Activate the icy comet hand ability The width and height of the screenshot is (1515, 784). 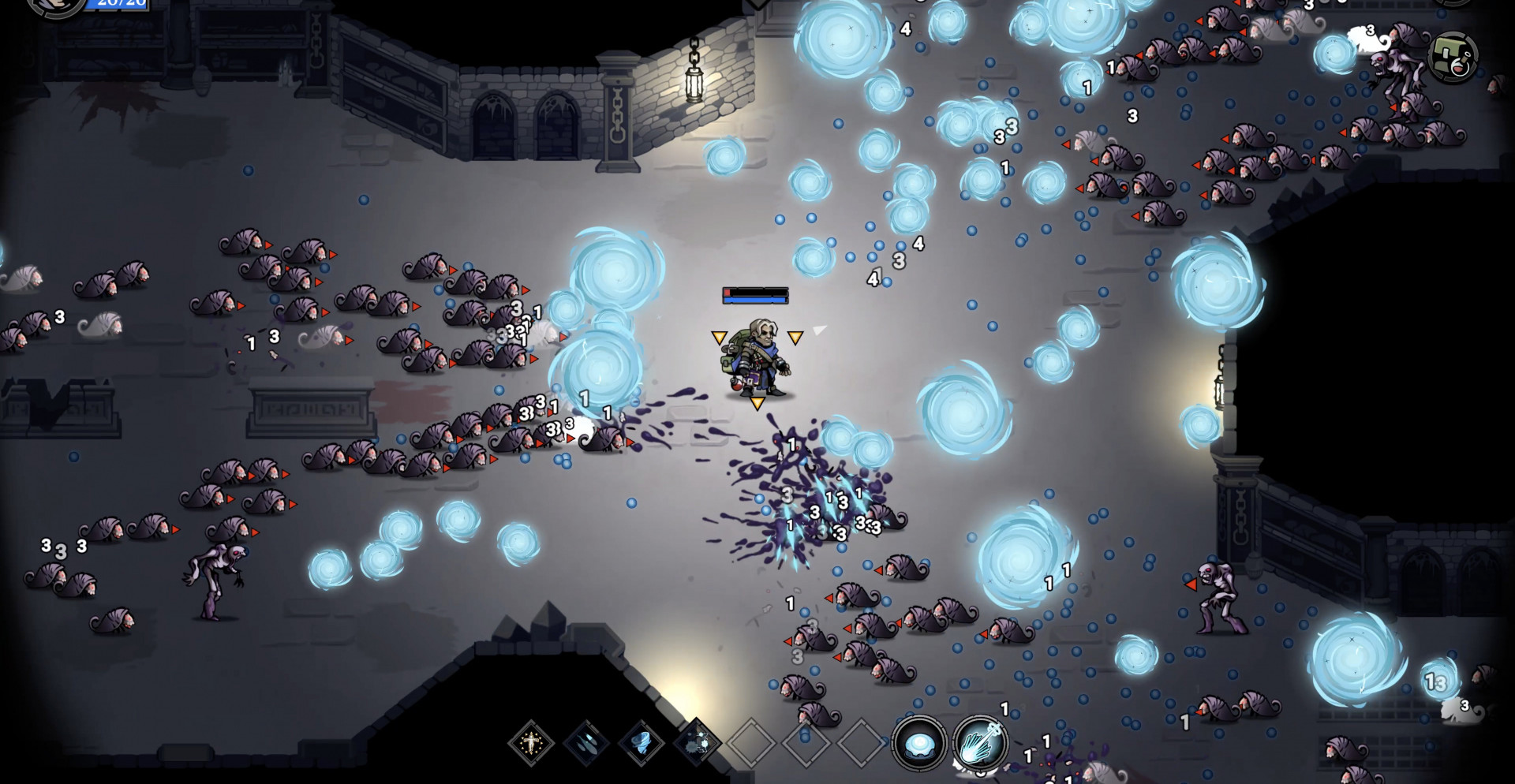tap(979, 743)
